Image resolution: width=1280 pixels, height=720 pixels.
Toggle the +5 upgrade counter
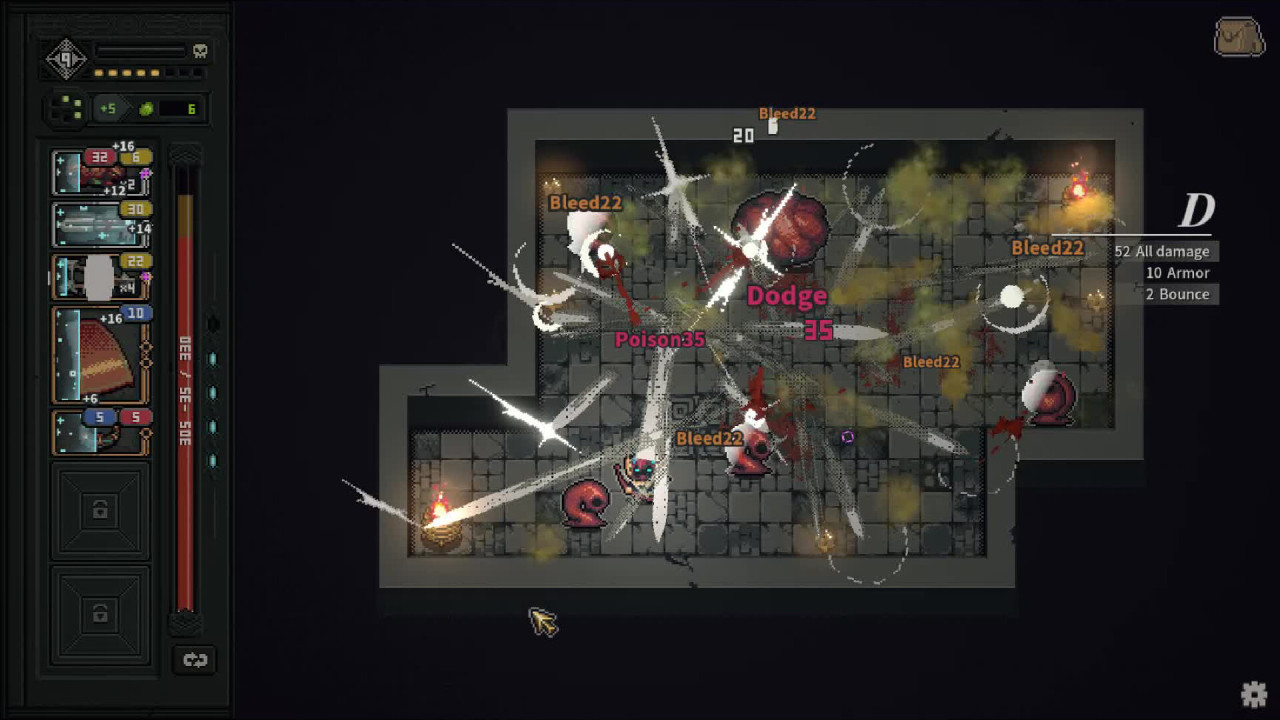click(x=109, y=108)
